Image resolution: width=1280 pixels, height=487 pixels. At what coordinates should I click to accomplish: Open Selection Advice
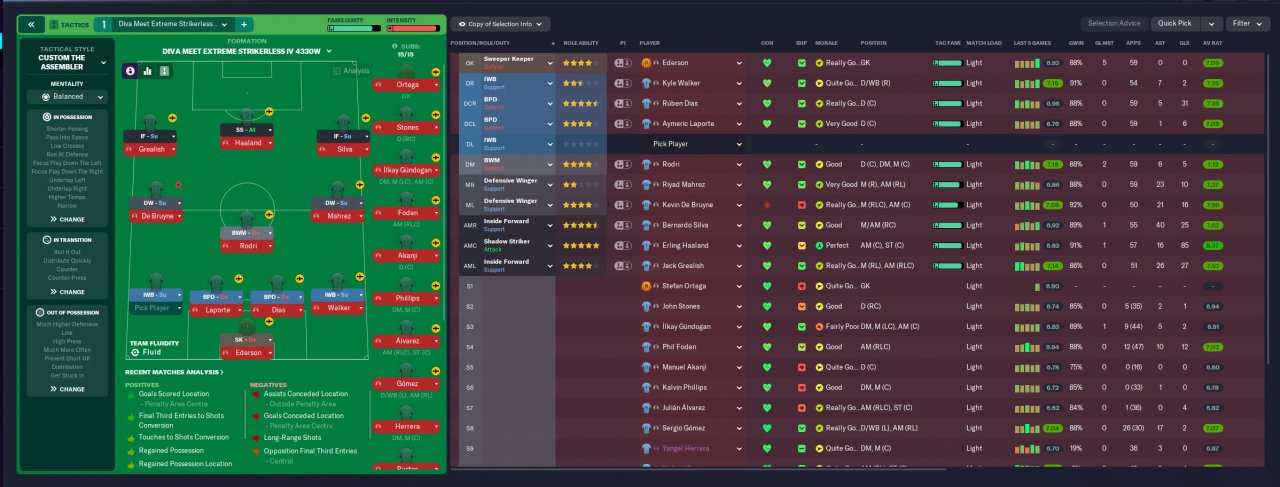coord(1114,23)
